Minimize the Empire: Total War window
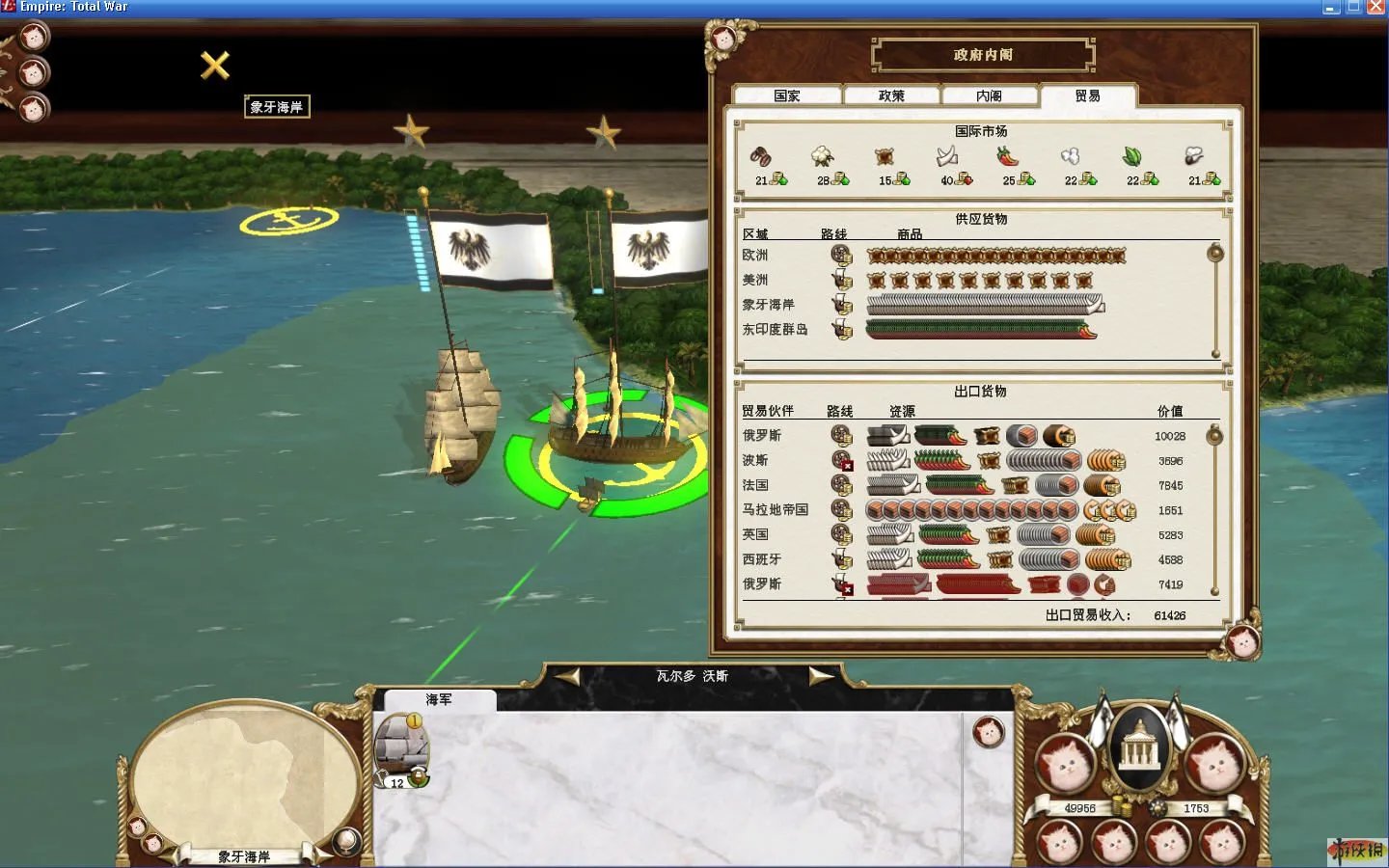The height and width of the screenshot is (868, 1389). (x=1331, y=8)
